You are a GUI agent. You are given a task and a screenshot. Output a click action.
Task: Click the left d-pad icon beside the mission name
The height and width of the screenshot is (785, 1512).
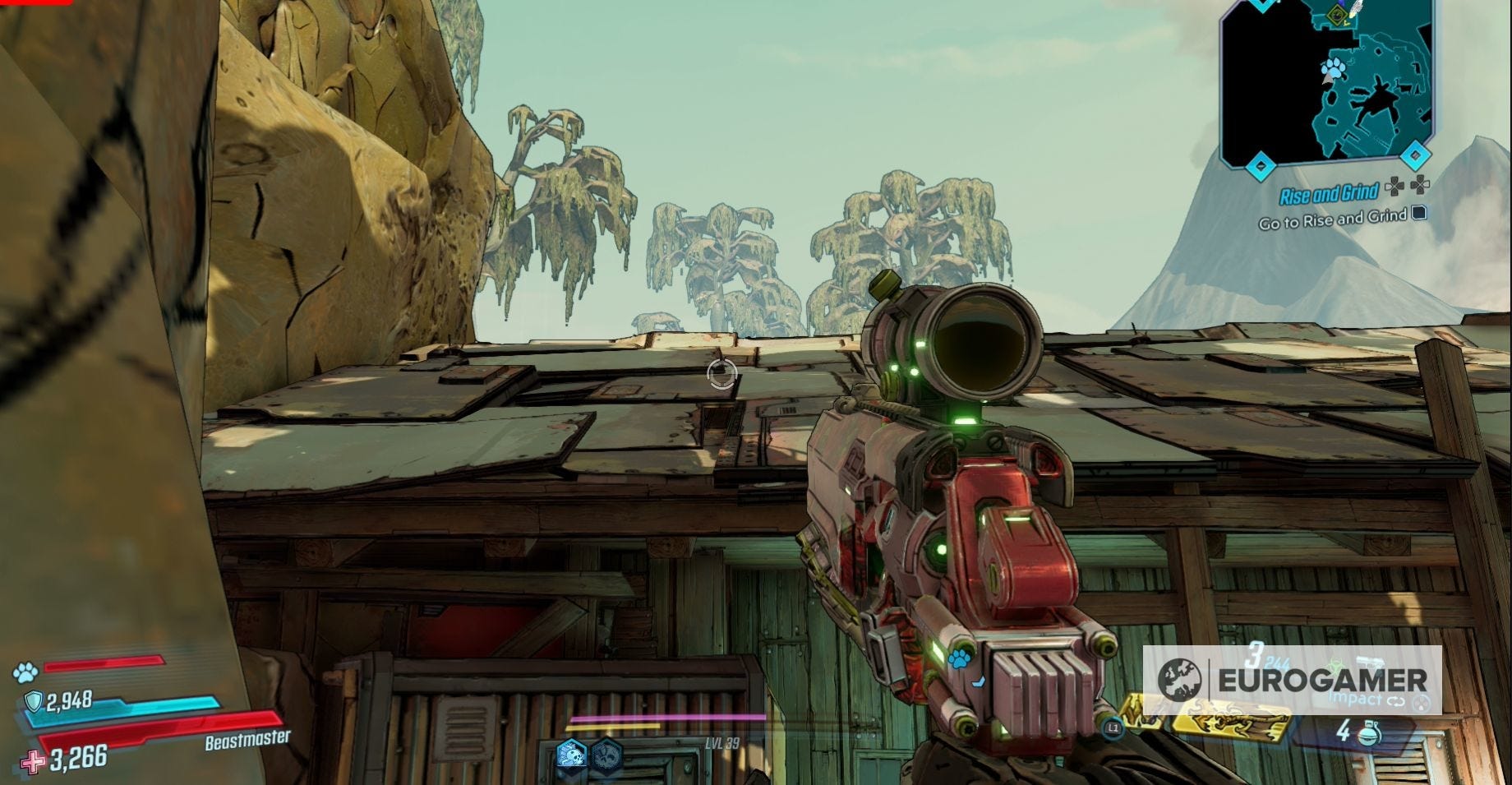click(x=1394, y=185)
